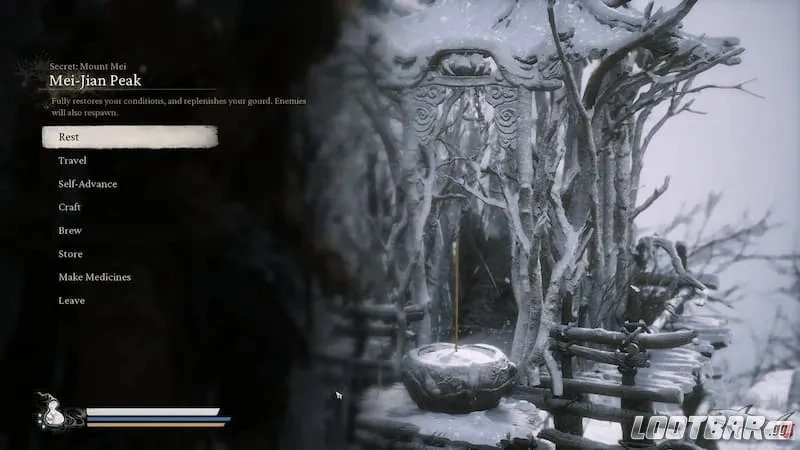Open the Store
This screenshot has height=450, width=800.
(x=70, y=254)
